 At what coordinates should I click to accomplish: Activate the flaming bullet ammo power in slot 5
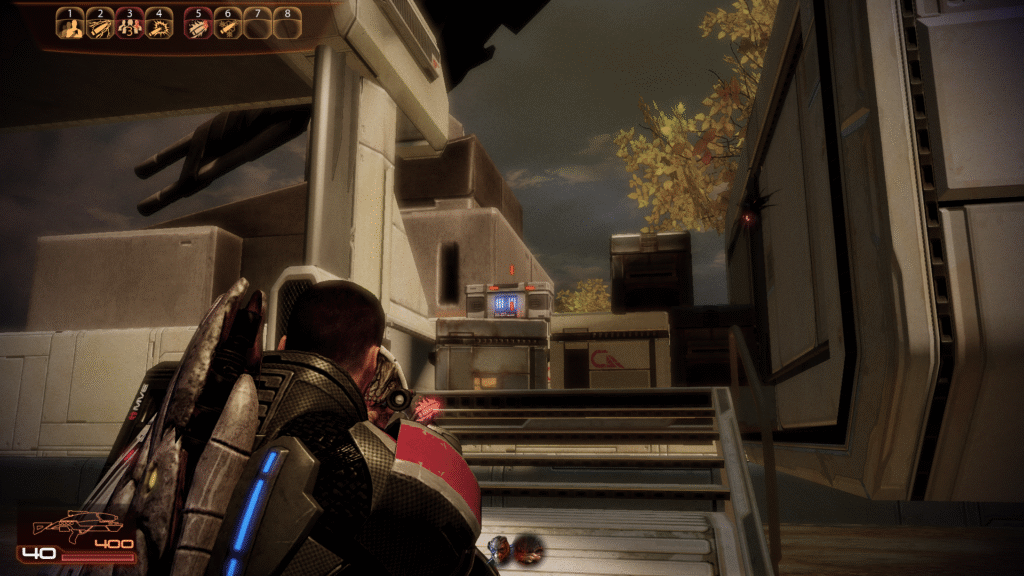[x=199, y=26]
